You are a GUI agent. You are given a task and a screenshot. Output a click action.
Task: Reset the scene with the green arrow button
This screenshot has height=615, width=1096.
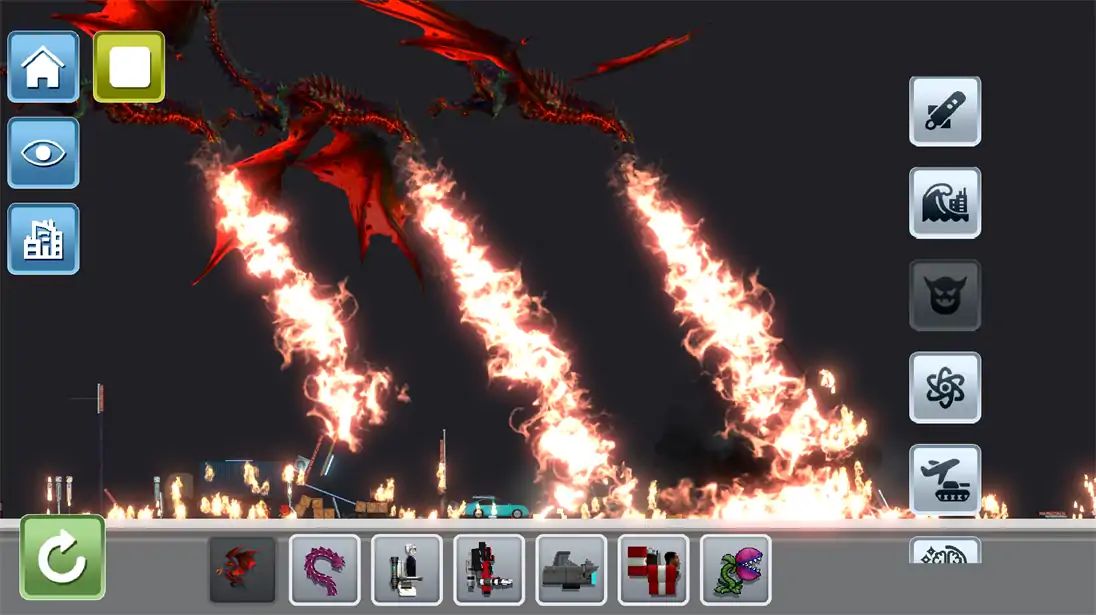point(62,558)
